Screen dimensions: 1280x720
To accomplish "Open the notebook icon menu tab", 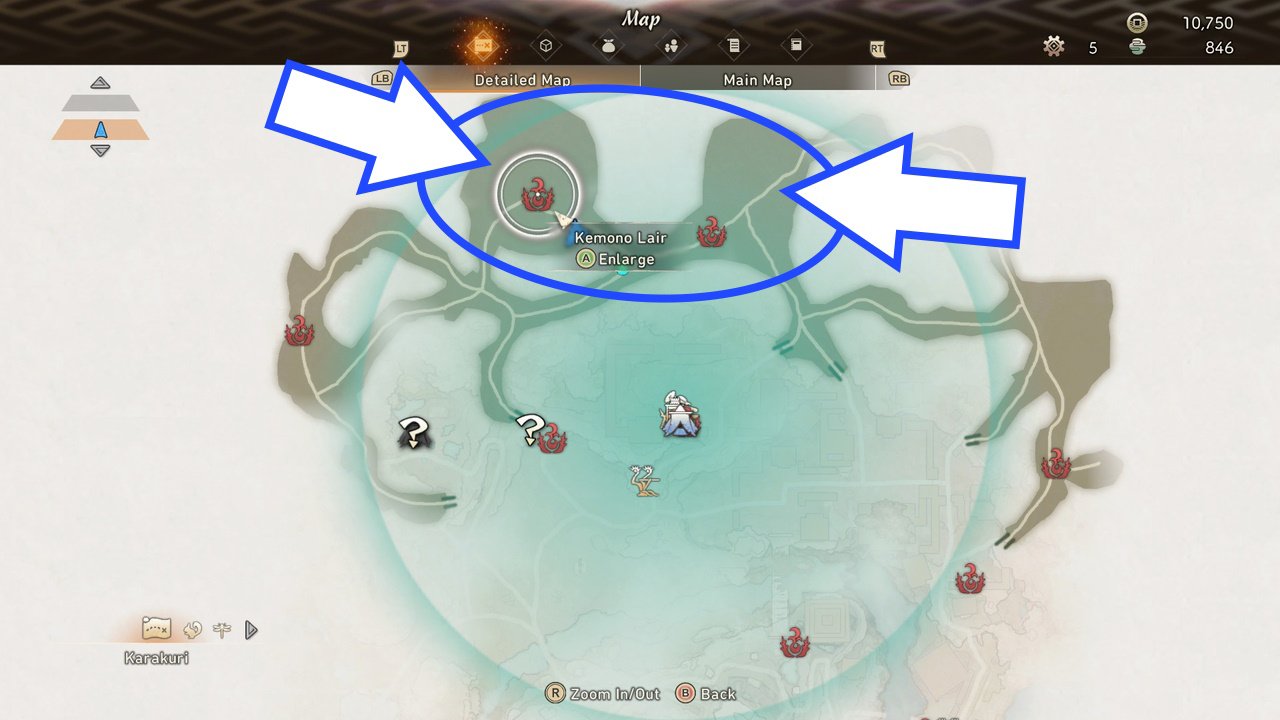I will coord(796,45).
